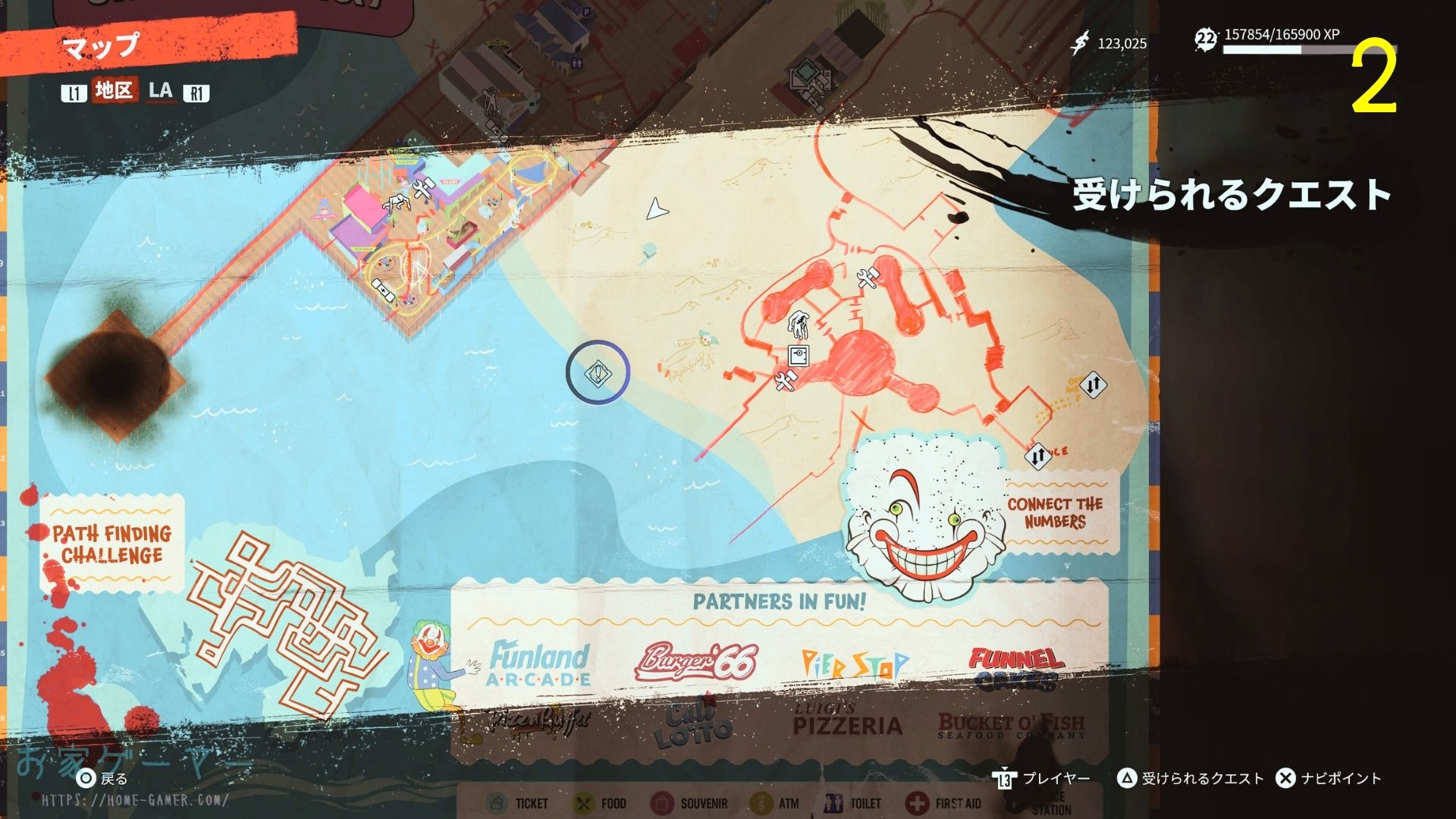Choose the fast travel marker over the red 'CE' text
This screenshot has height=819, width=1456.
[1037, 456]
